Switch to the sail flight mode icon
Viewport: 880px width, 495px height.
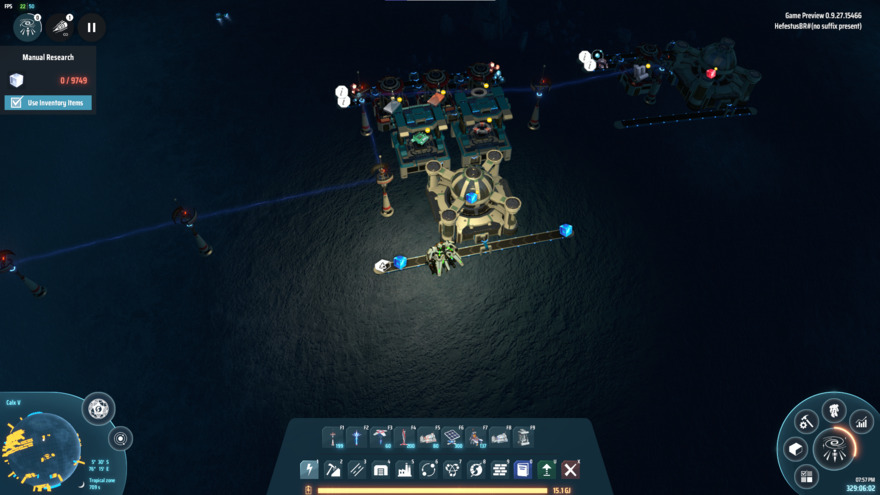60,27
